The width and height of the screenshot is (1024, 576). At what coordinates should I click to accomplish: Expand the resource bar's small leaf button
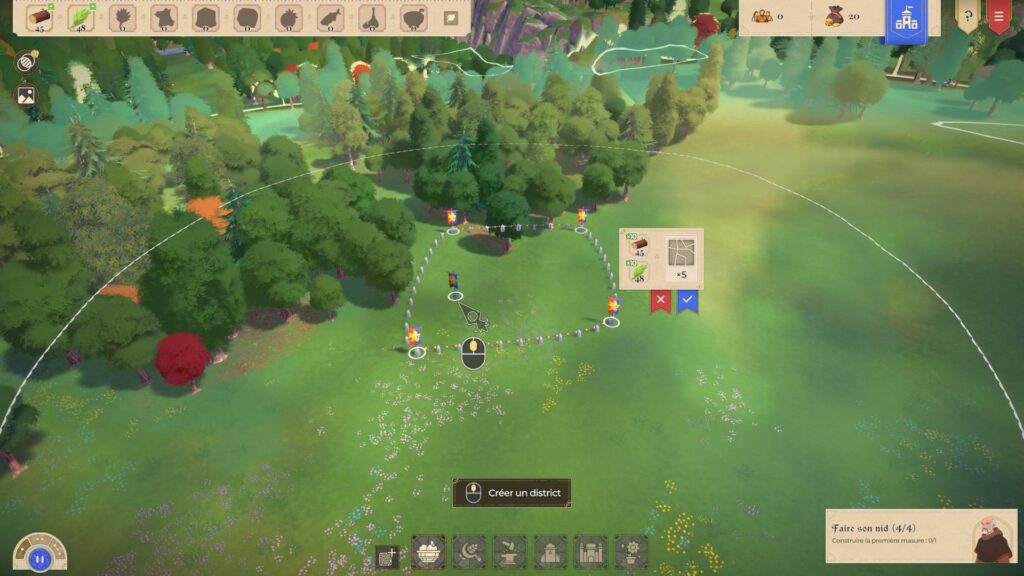click(451, 18)
